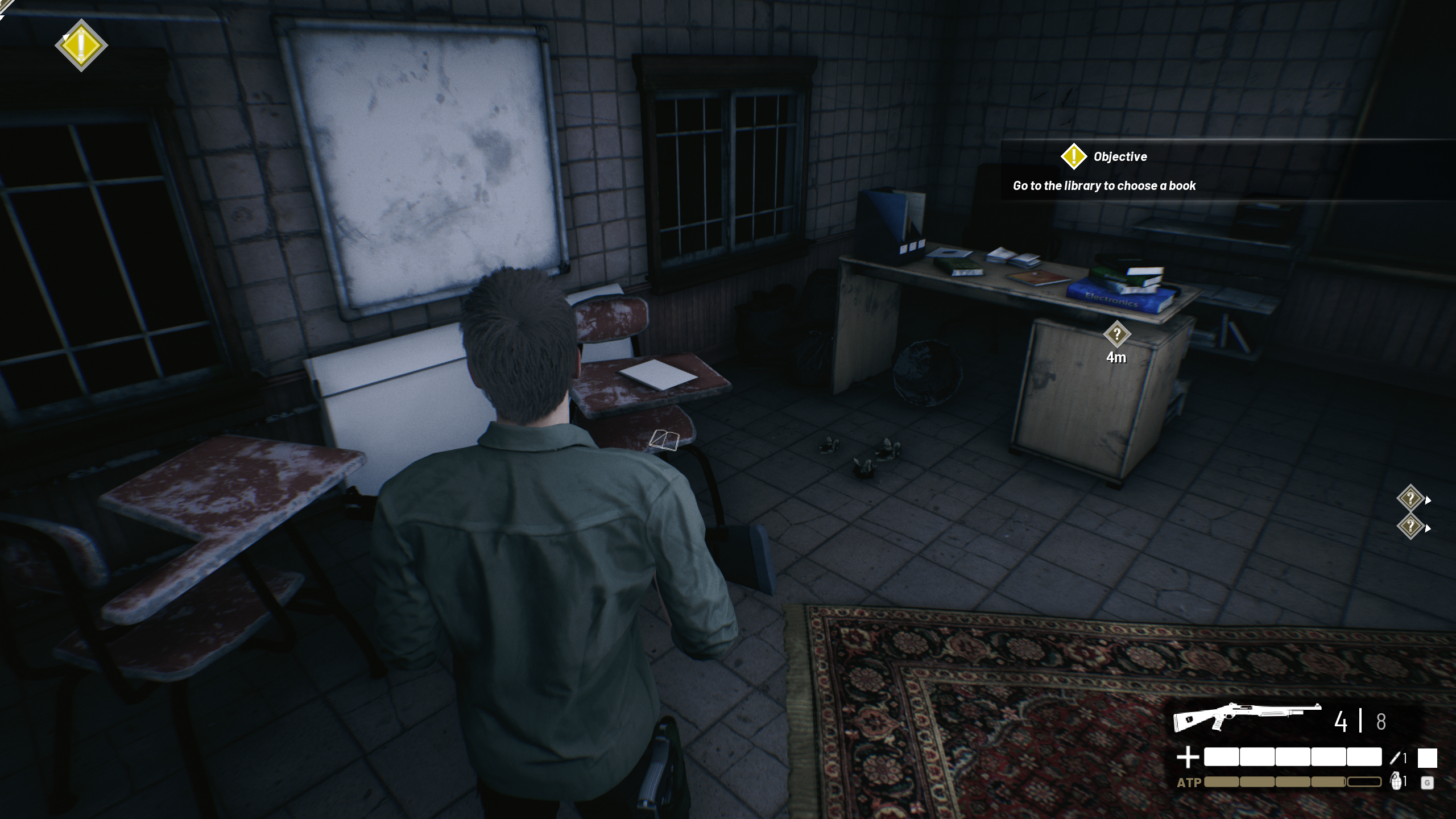
Task: Select the question mark waypoint marked 4m
Action: click(1116, 334)
